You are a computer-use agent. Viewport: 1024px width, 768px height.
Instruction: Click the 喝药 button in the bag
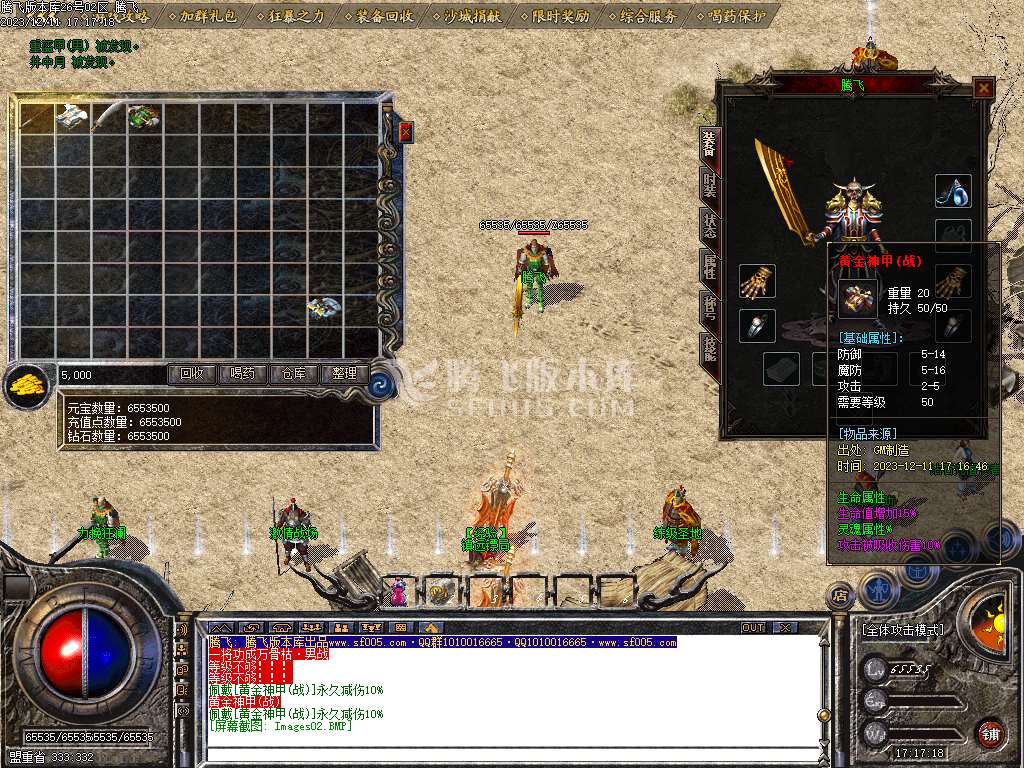tap(242, 374)
